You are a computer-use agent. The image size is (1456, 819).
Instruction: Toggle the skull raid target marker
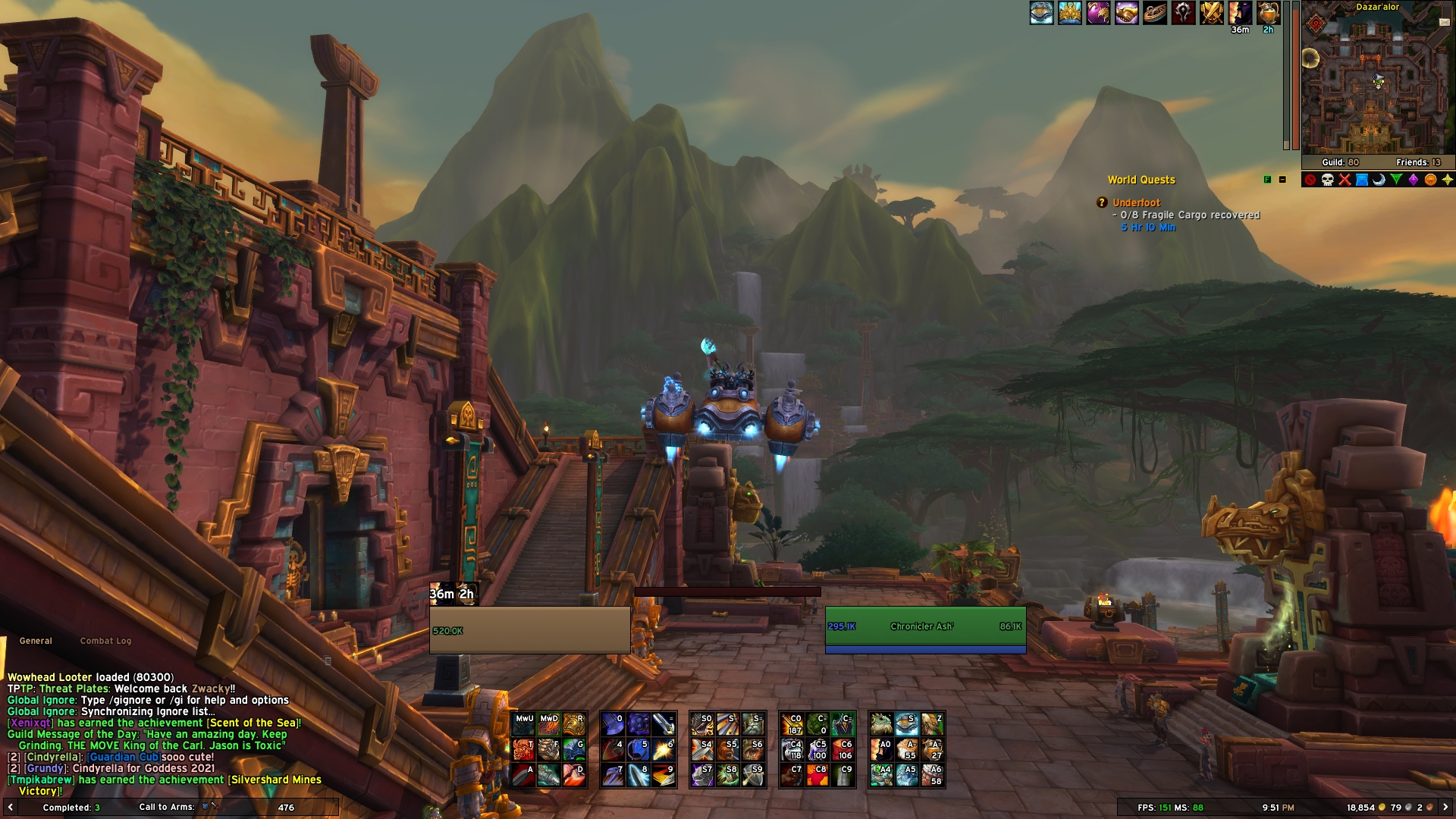click(x=1327, y=179)
